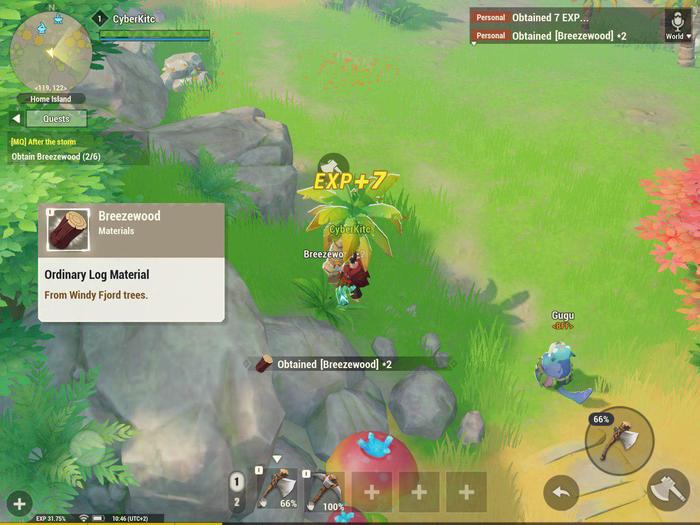700x525 pixels.
Task: Swing the large axe attack button
Action: pos(668,491)
